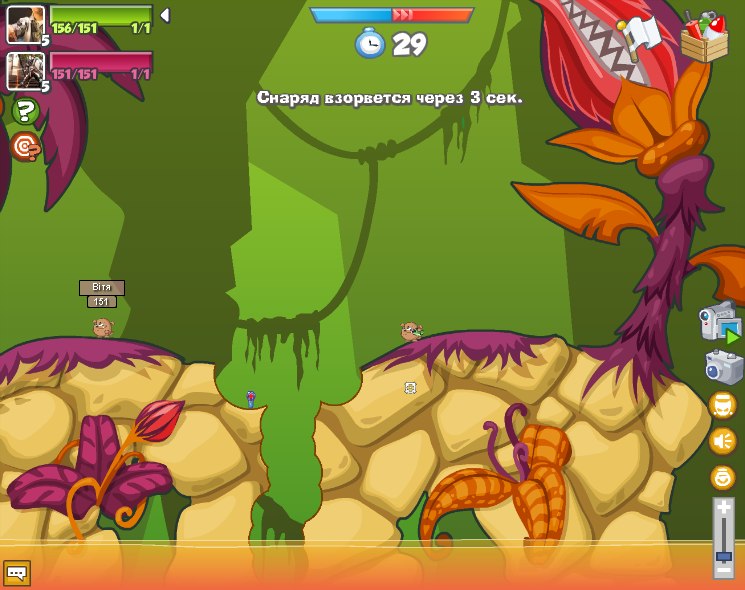Click the orange hat character button

click(722, 405)
